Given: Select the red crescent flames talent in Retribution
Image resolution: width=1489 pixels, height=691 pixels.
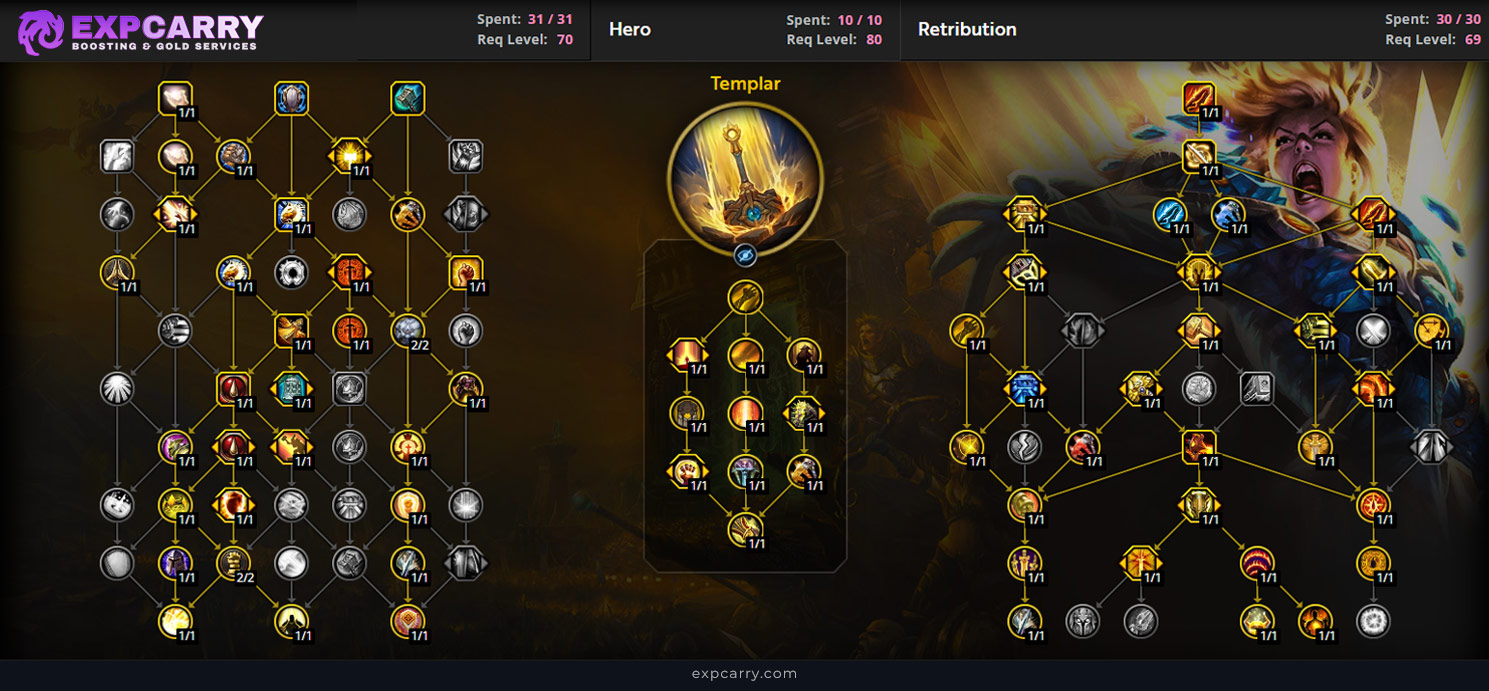Looking at the screenshot, I should 1257,563.
